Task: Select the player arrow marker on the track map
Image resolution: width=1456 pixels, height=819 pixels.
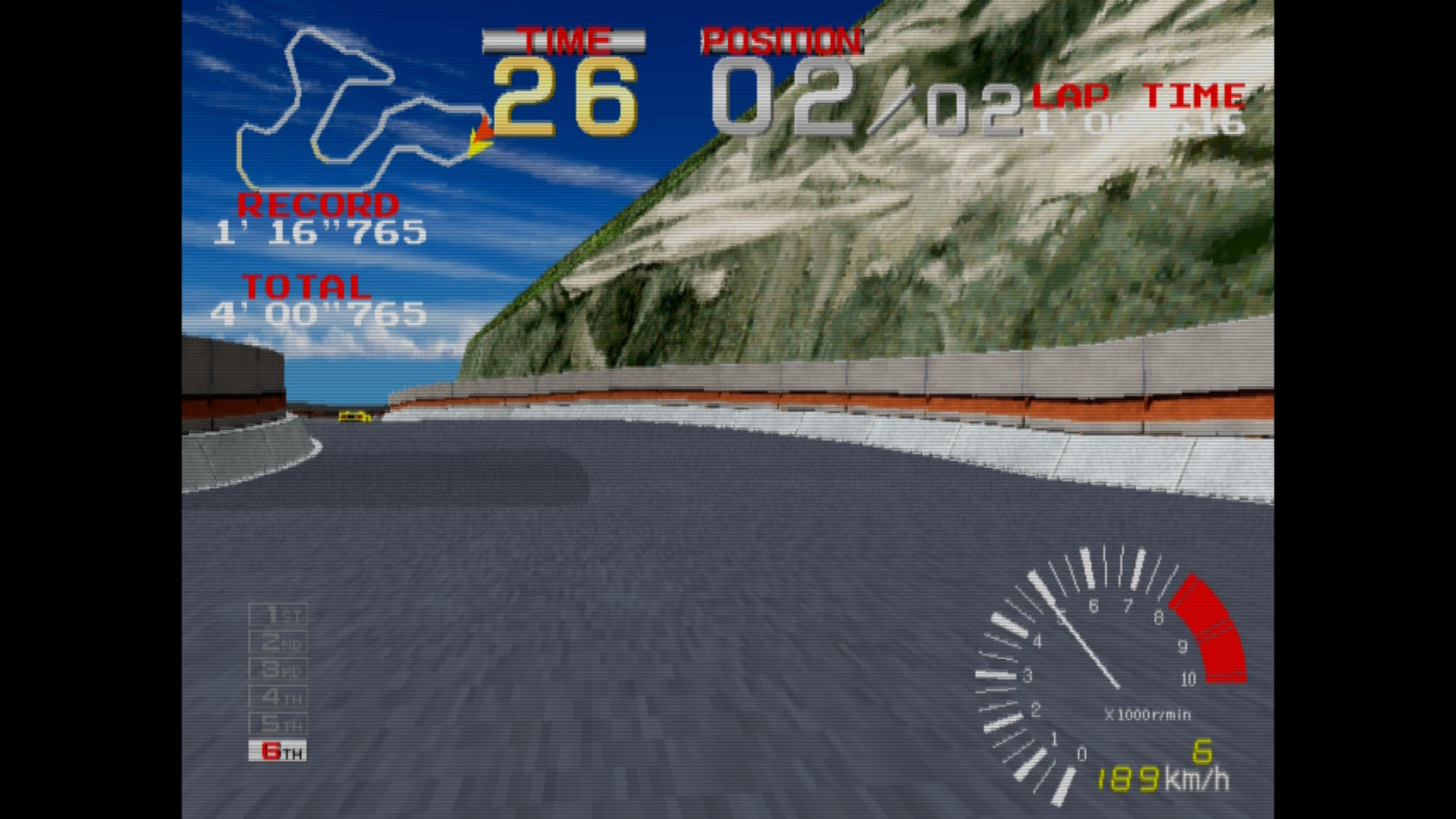Action: tap(480, 138)
